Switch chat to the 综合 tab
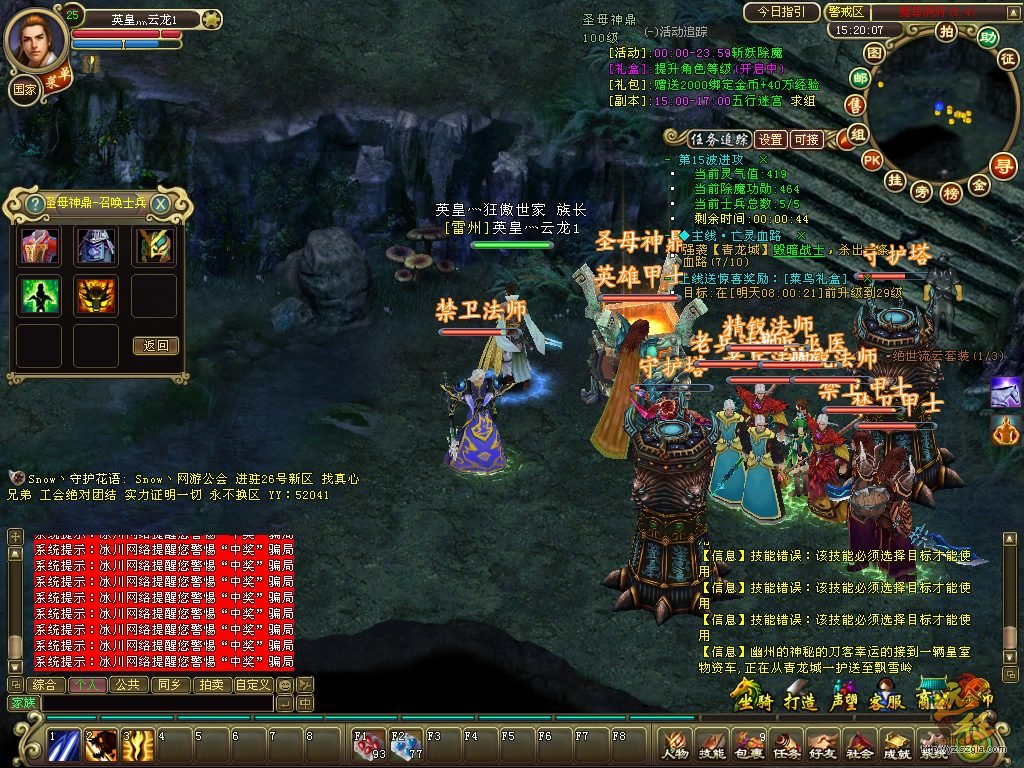 coord(44,685)
